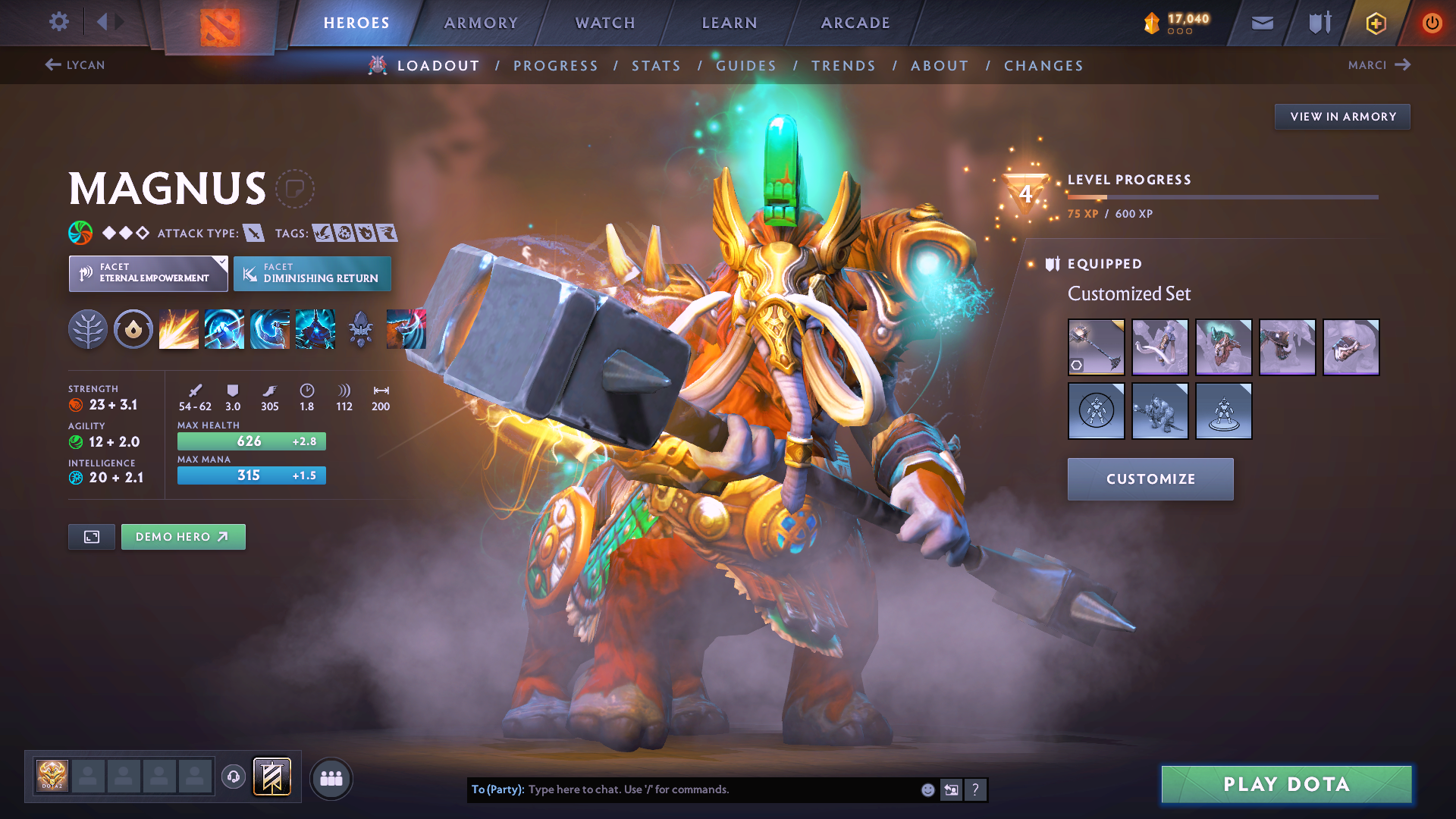The image size is (1456, 819).
Task: Go back to Lycan hero page
Action: [x=74, y=65]
